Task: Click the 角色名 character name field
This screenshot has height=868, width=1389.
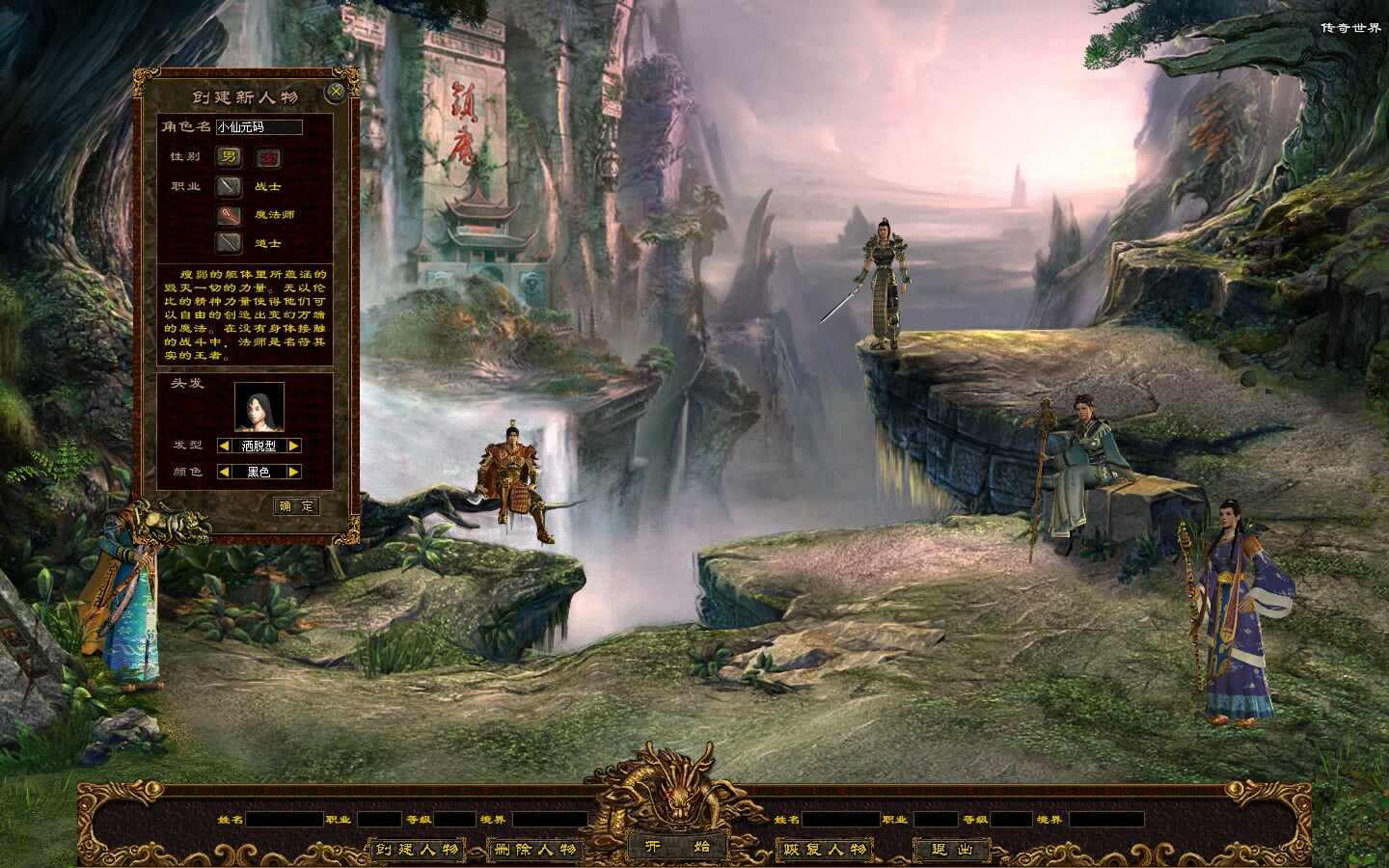Action: (259, 127)
